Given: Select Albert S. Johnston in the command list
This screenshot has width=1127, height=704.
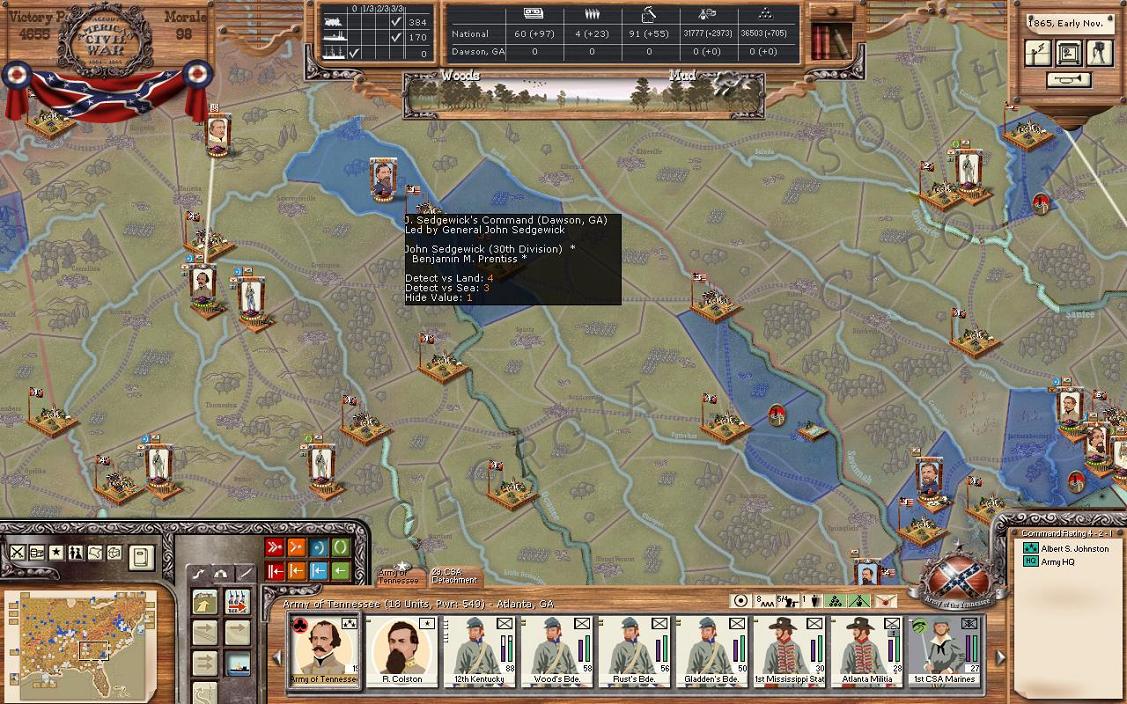Looking at the screenshot, I should [x=1075, y=548].
